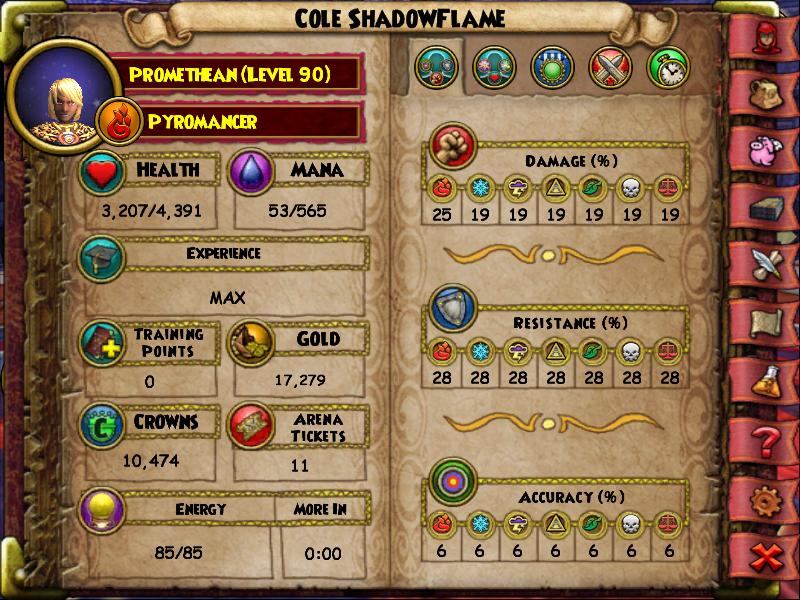
Task: Show the green orb on blue stripes page
Action: point(553,68)
